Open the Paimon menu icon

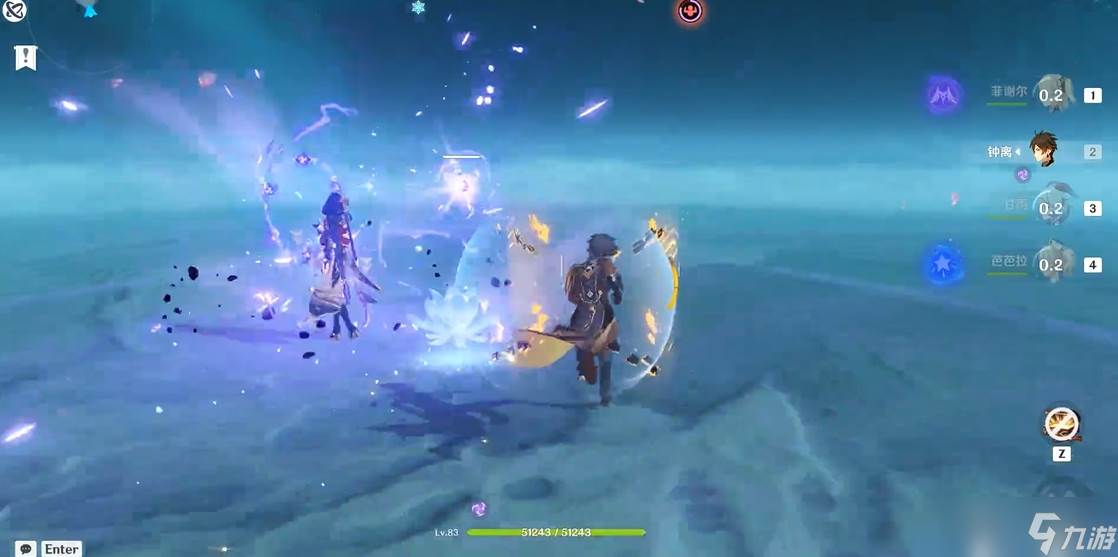[13, 10]
